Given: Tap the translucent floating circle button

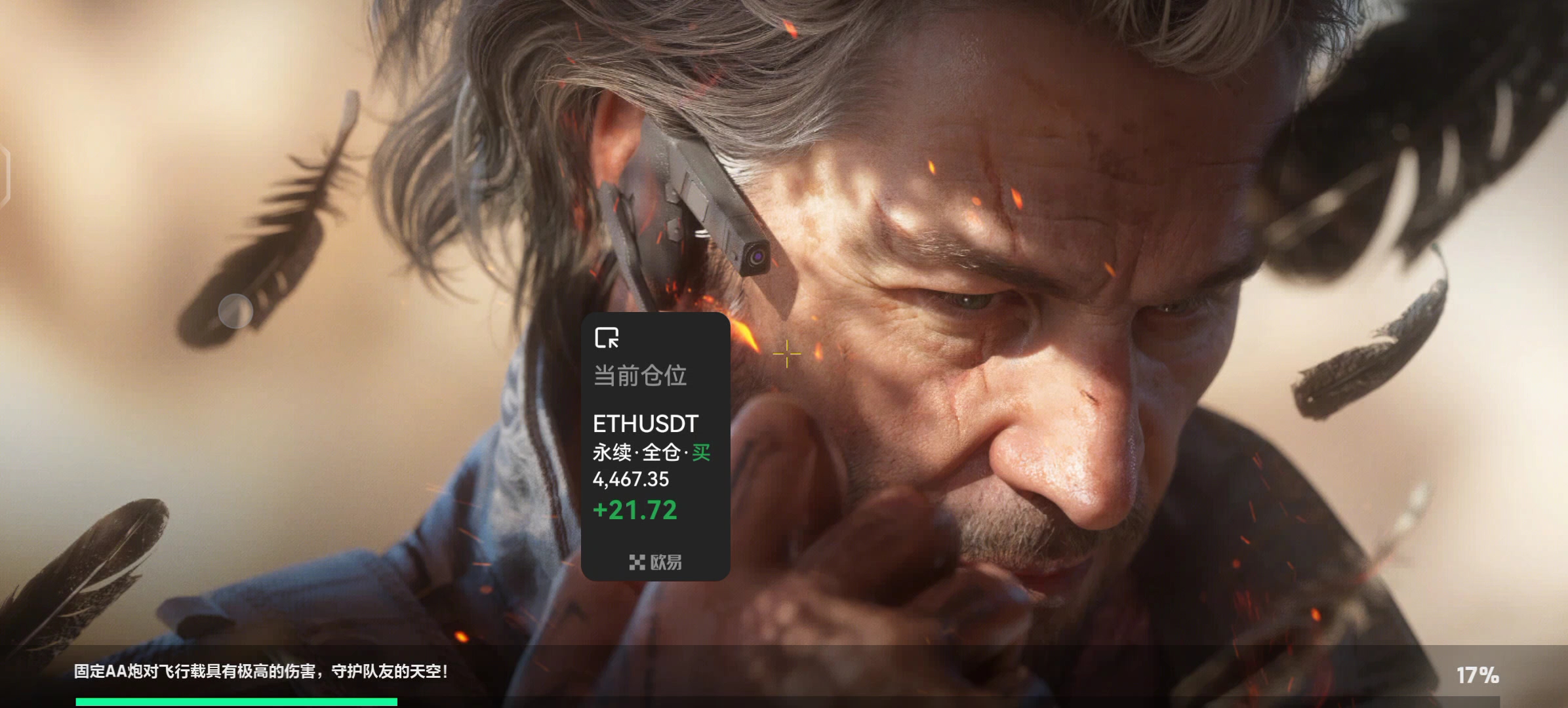Looking at the screenshot, I should click(x=235, y=311).
